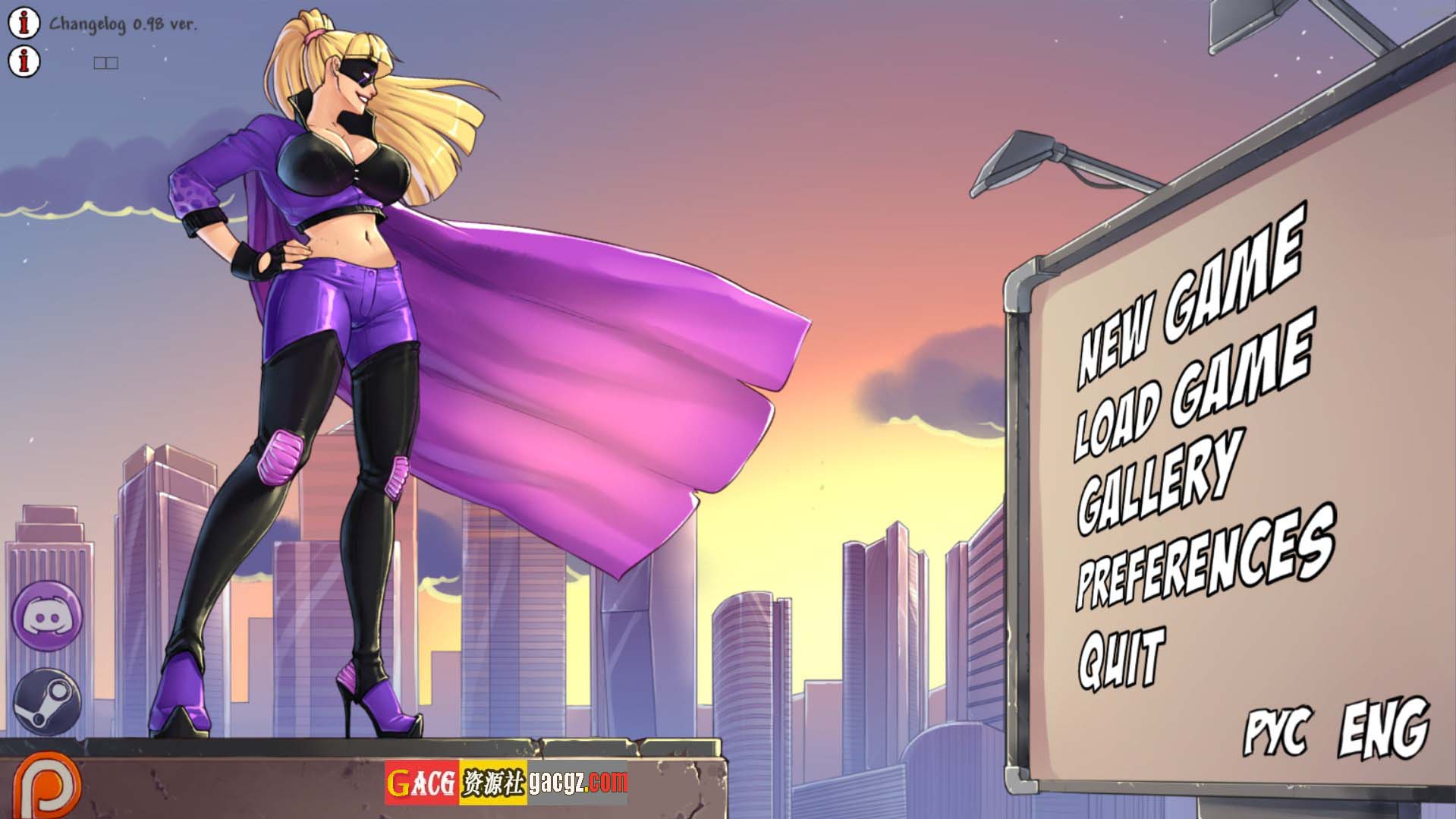Switch language to PYC (Russian)
The width and height of the screenshot is (1456, 819).
1277,732
